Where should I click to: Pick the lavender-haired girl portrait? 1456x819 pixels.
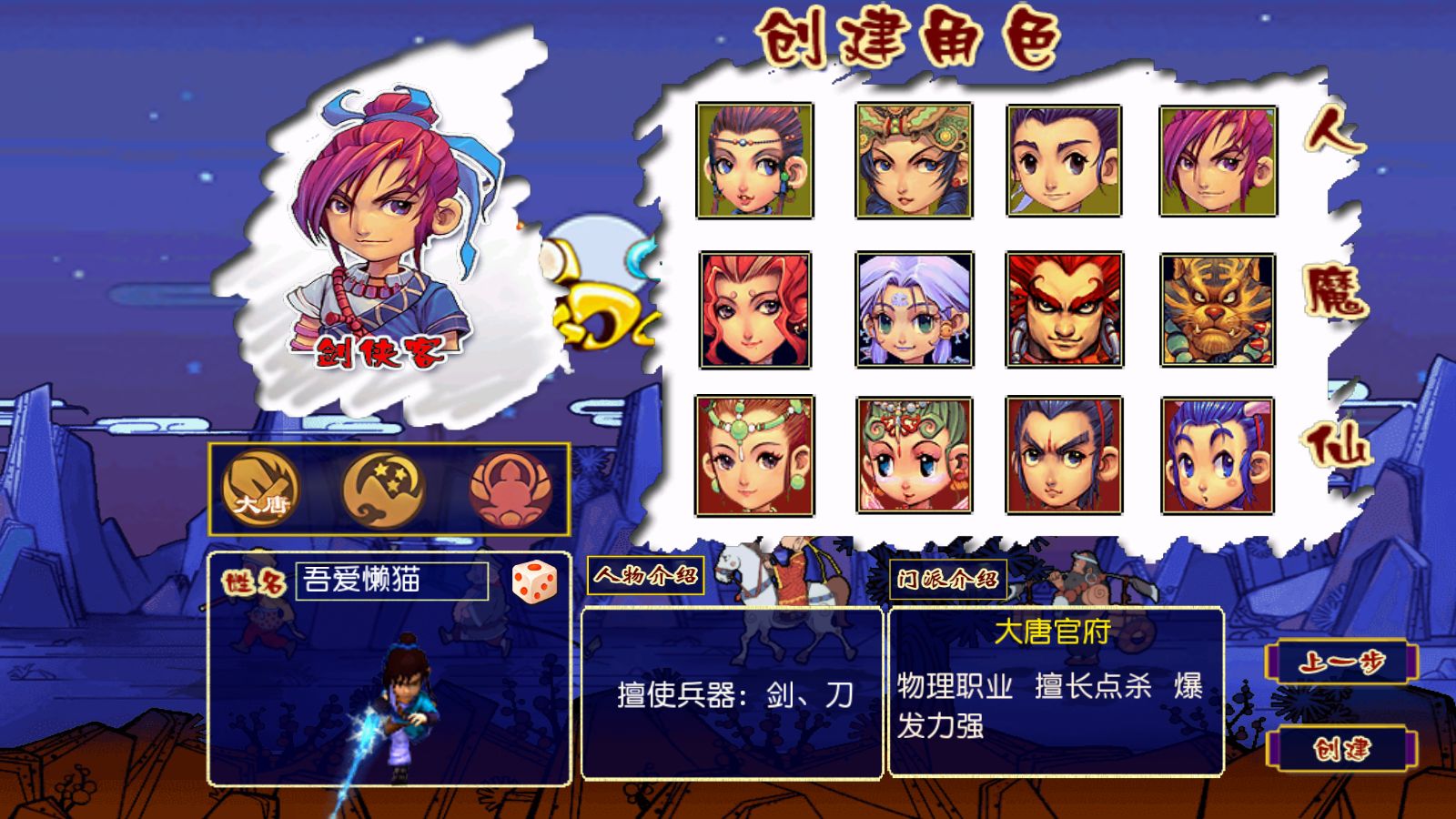pos(914,310)
